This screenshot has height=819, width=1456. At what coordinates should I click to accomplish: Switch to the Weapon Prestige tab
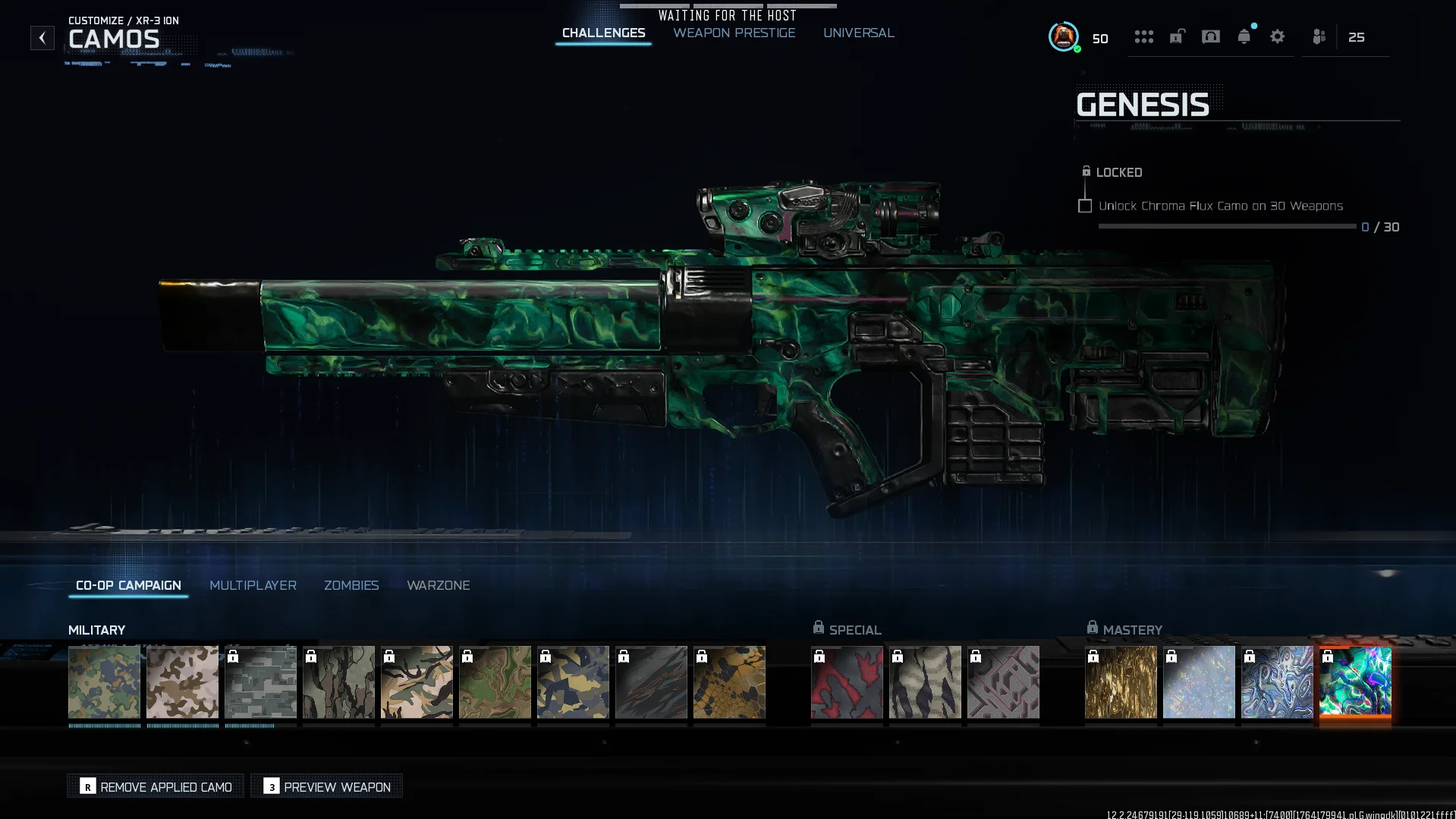(734, 33)
